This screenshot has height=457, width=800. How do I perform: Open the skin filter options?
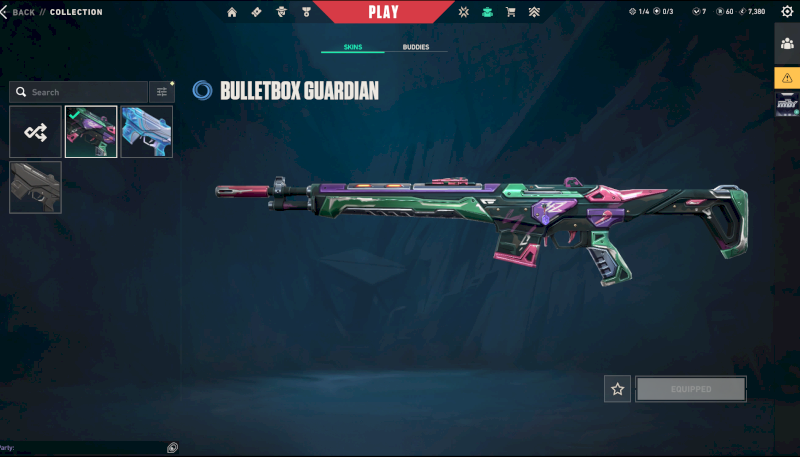point(161,92)
